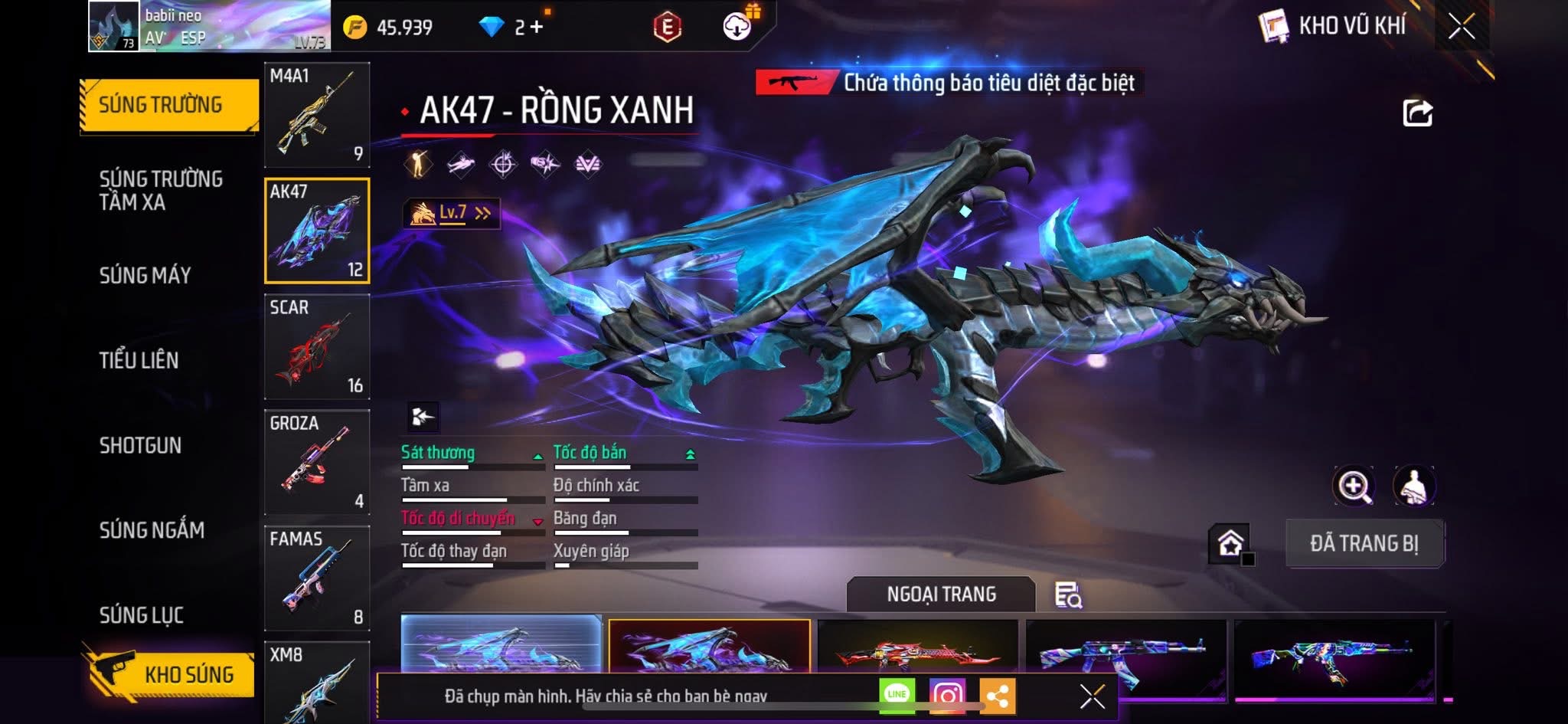Close the weapon armory screen
This screenshot has width=1568, height=724.
coord(1462,26)
